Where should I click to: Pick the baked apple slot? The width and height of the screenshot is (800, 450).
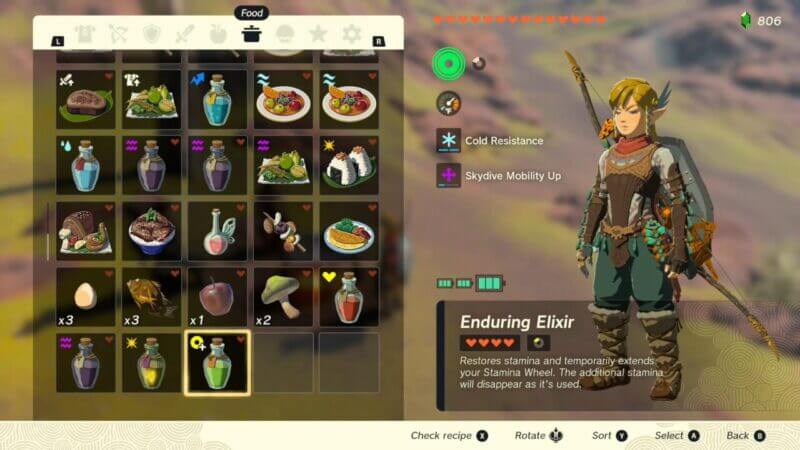(216, 296)
